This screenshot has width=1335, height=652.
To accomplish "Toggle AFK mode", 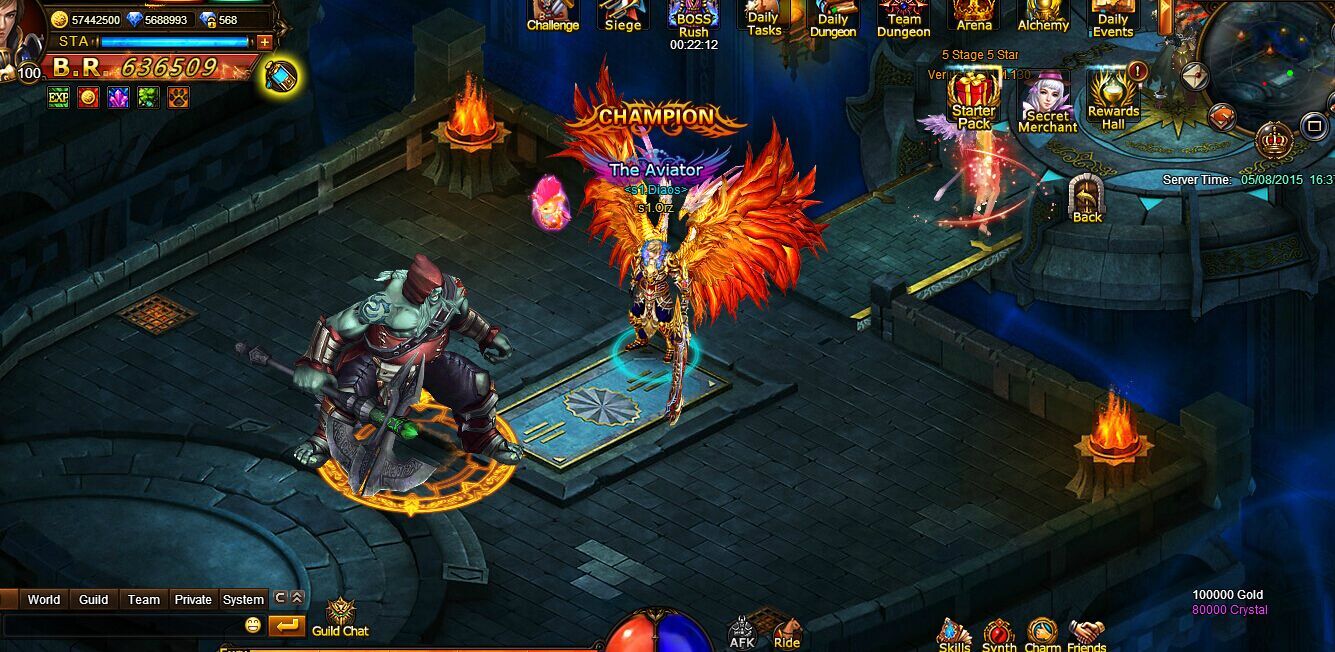I will pos(742,634).
